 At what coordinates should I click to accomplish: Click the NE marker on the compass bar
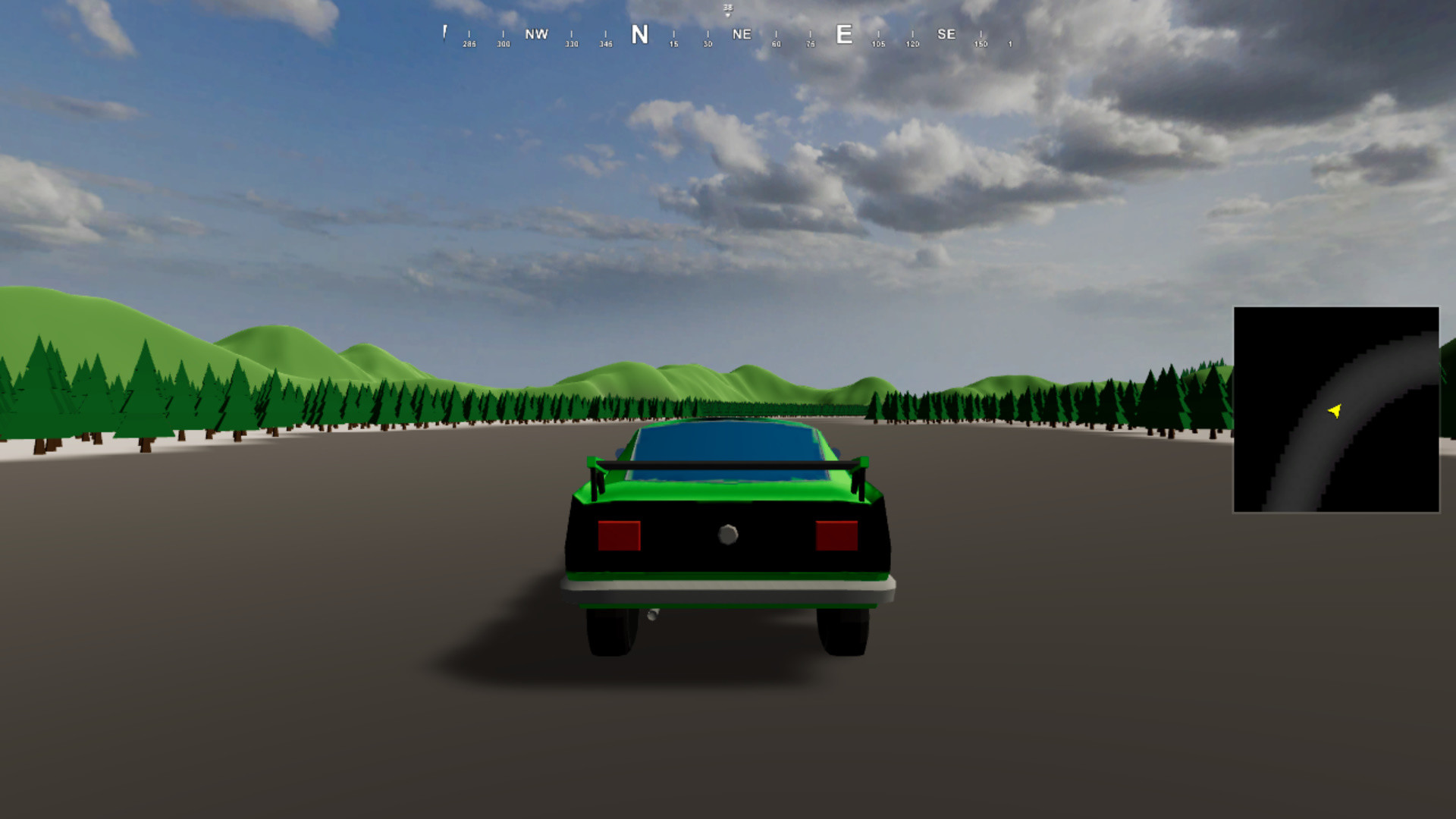click(741, 34)
